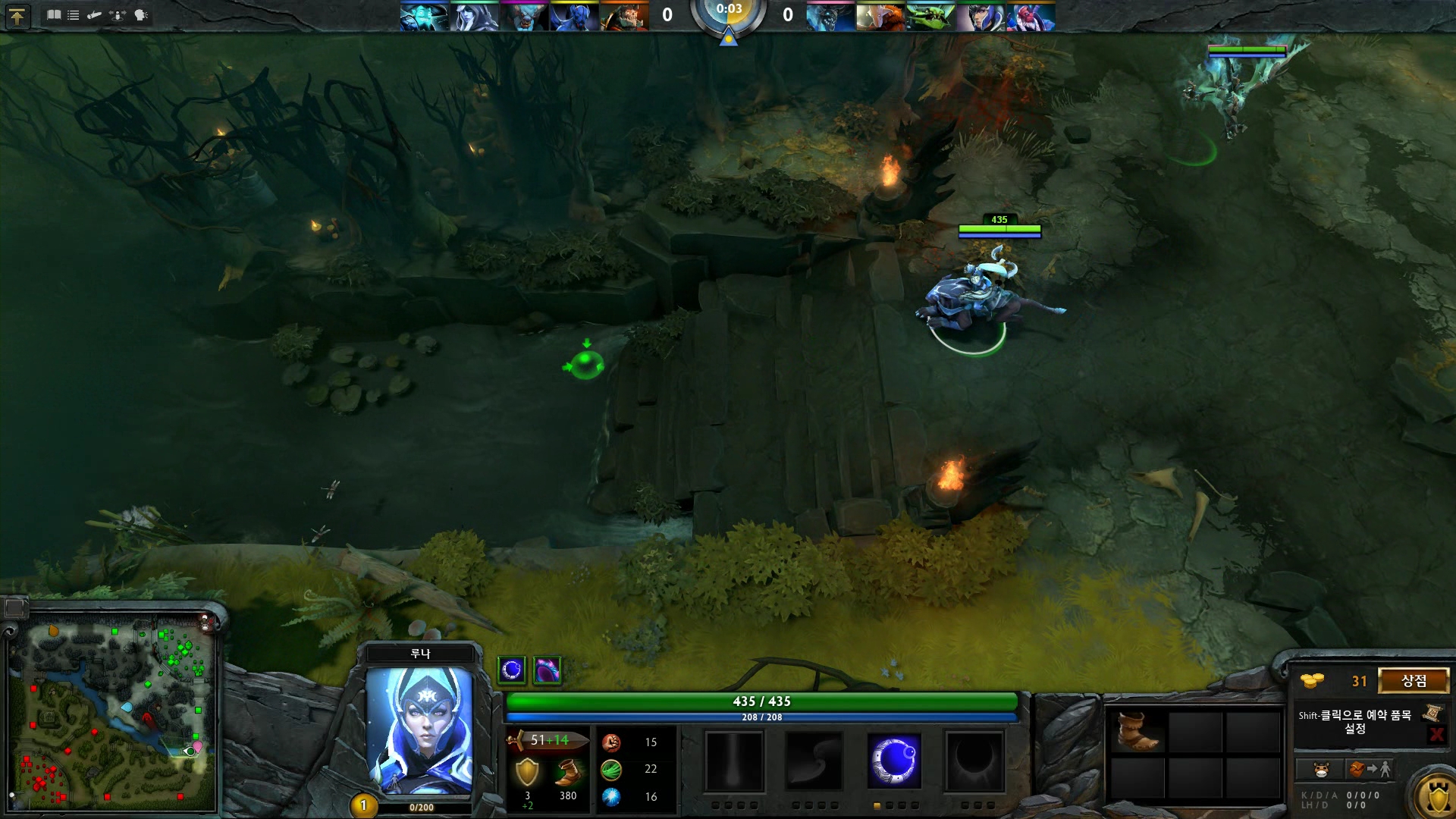Open the top-left gold arrow menu button
The width and height of the screenshot is (1456, 819).
pos(17,16)
